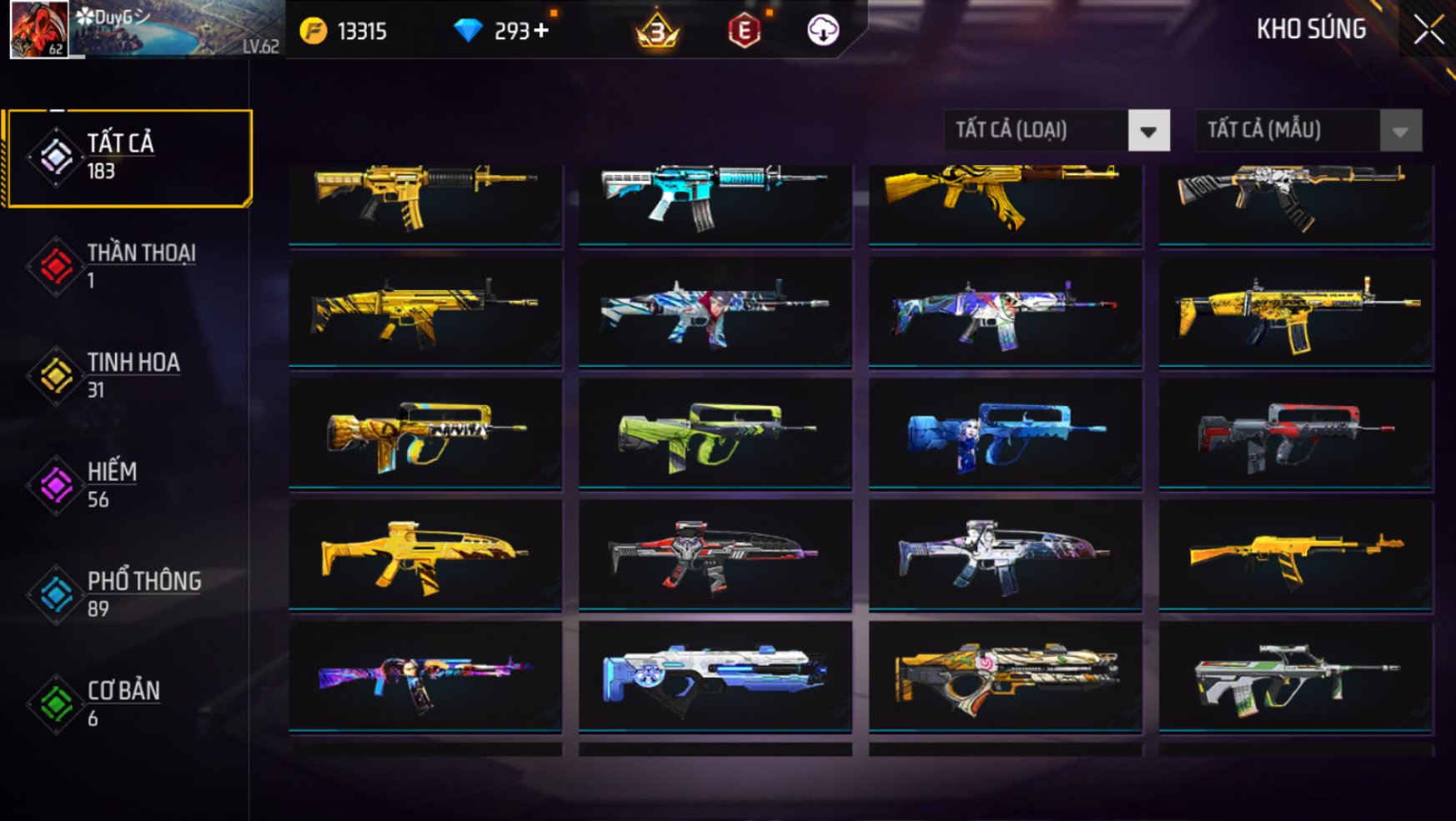Pick the blue FAMAS skin
The image size is (1456, 821).
tap(1005, 433)
